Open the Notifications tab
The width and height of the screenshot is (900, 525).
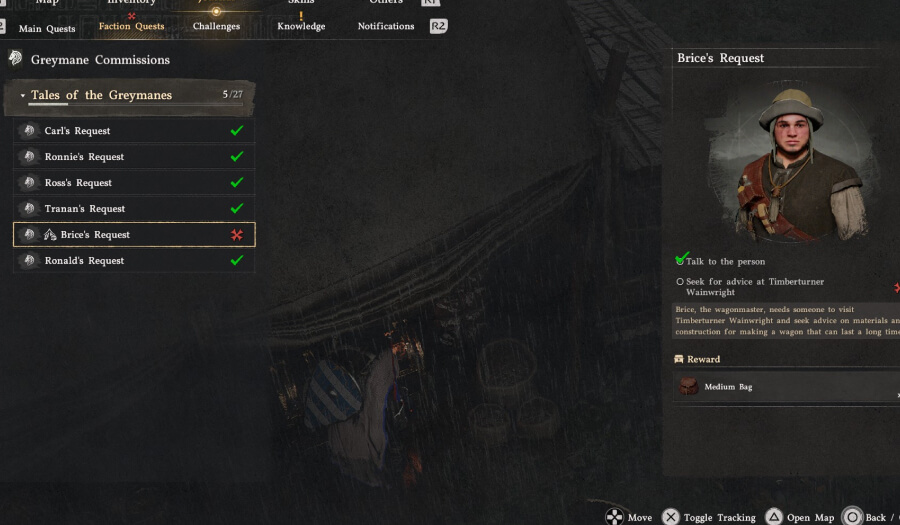385,27
